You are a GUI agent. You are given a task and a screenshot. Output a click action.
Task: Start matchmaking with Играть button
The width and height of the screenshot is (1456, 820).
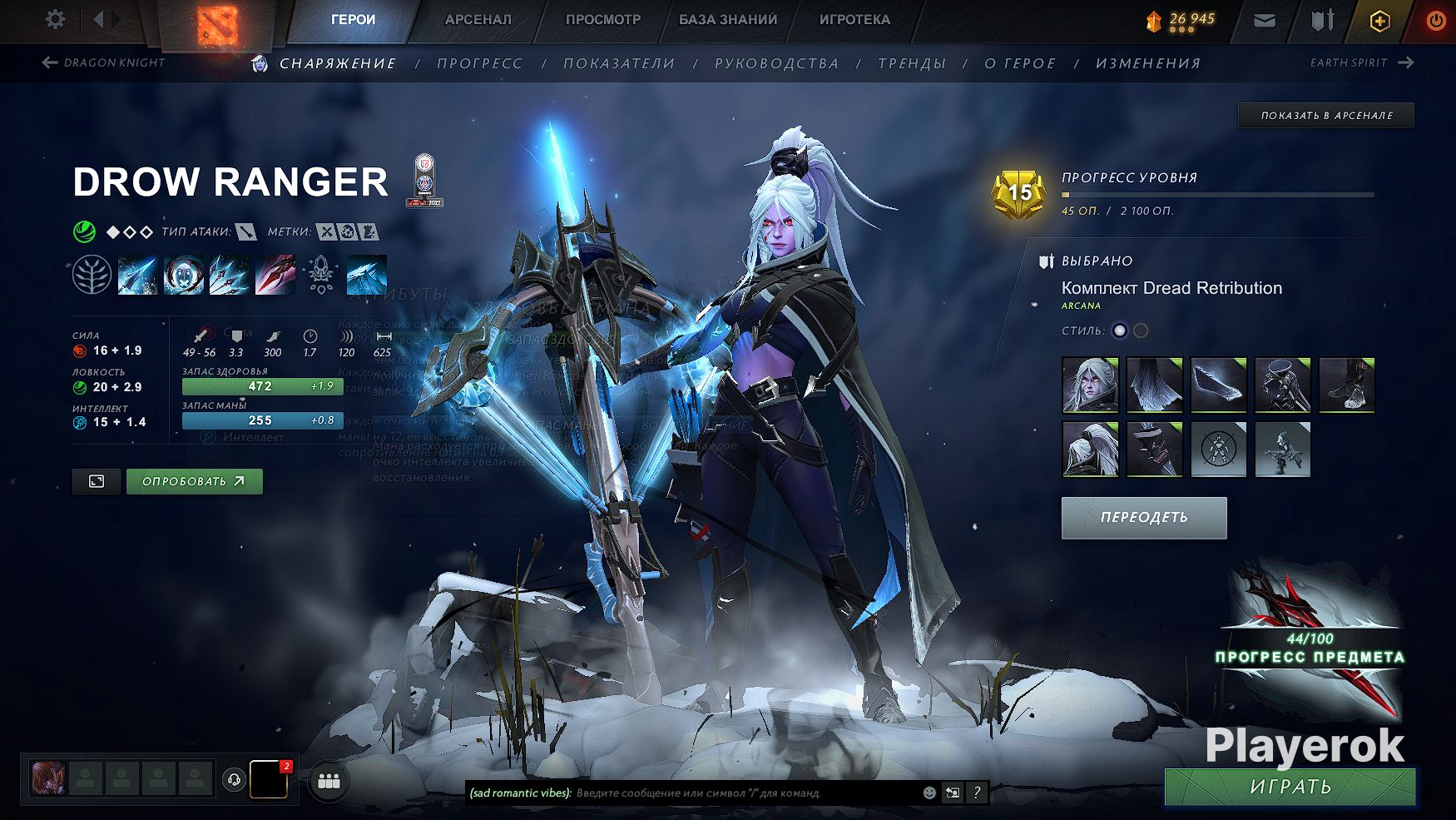(1290, 787)
